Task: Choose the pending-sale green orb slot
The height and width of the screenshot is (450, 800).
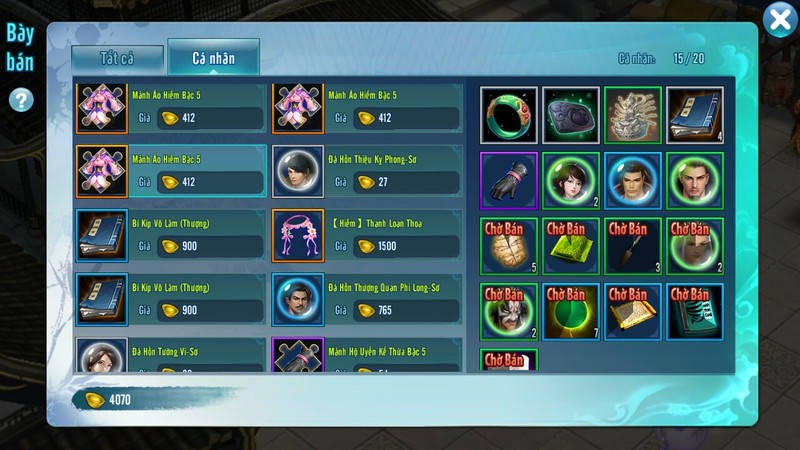Action: click(x=571, y=311)
